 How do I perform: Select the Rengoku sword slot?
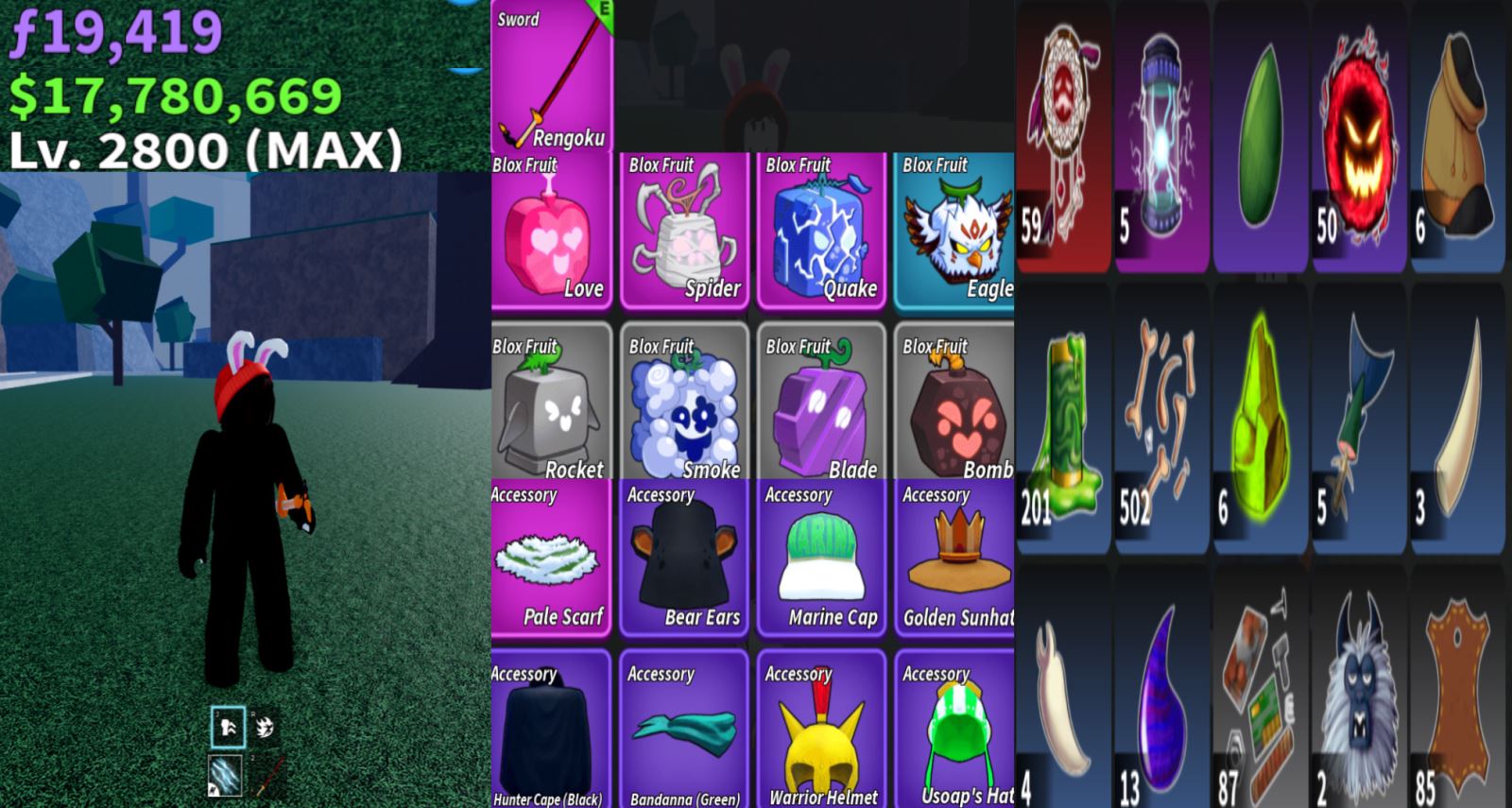552,77
